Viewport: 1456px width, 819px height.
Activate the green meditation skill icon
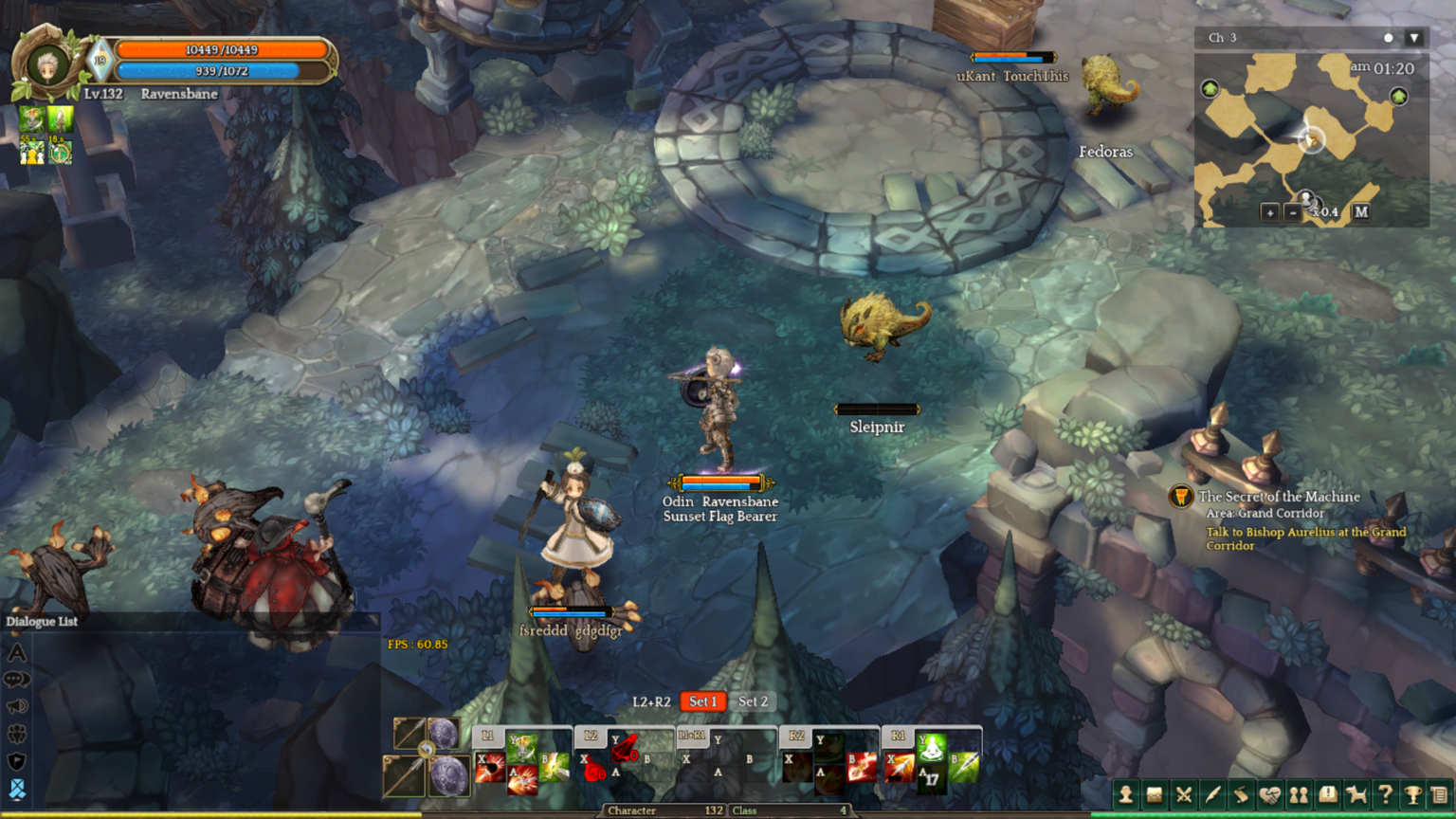tap(932, 748)
